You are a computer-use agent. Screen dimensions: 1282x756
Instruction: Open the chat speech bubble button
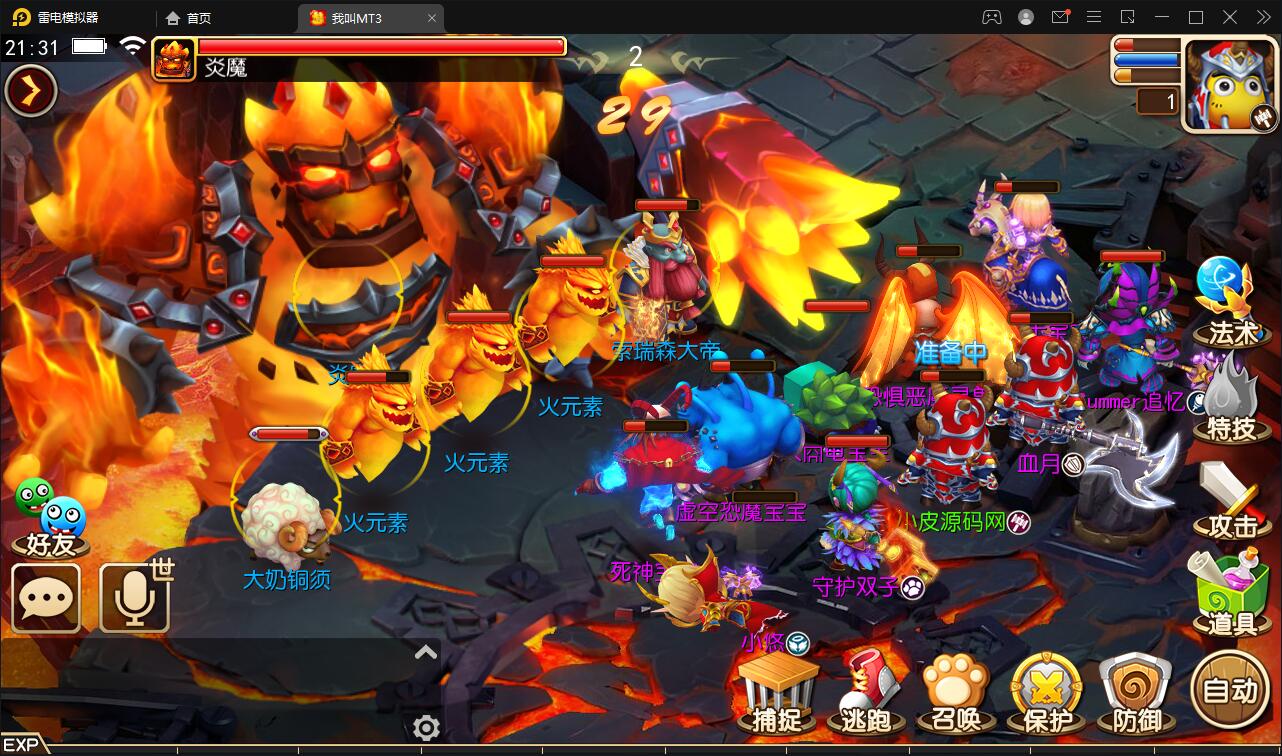(46, 598)
